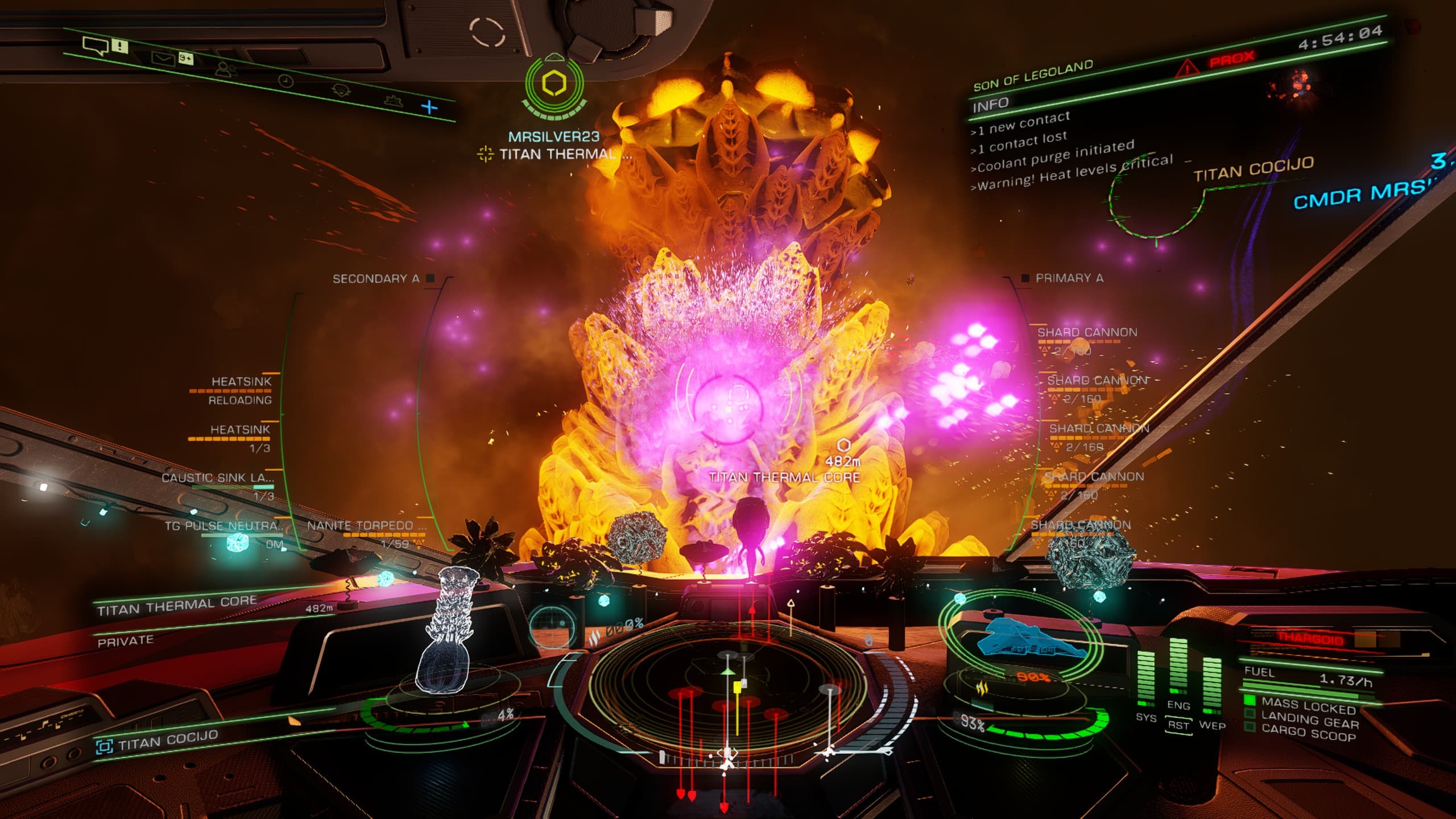
Task: Select the Titan Thermal Core target panel
Action: (176, 607)
